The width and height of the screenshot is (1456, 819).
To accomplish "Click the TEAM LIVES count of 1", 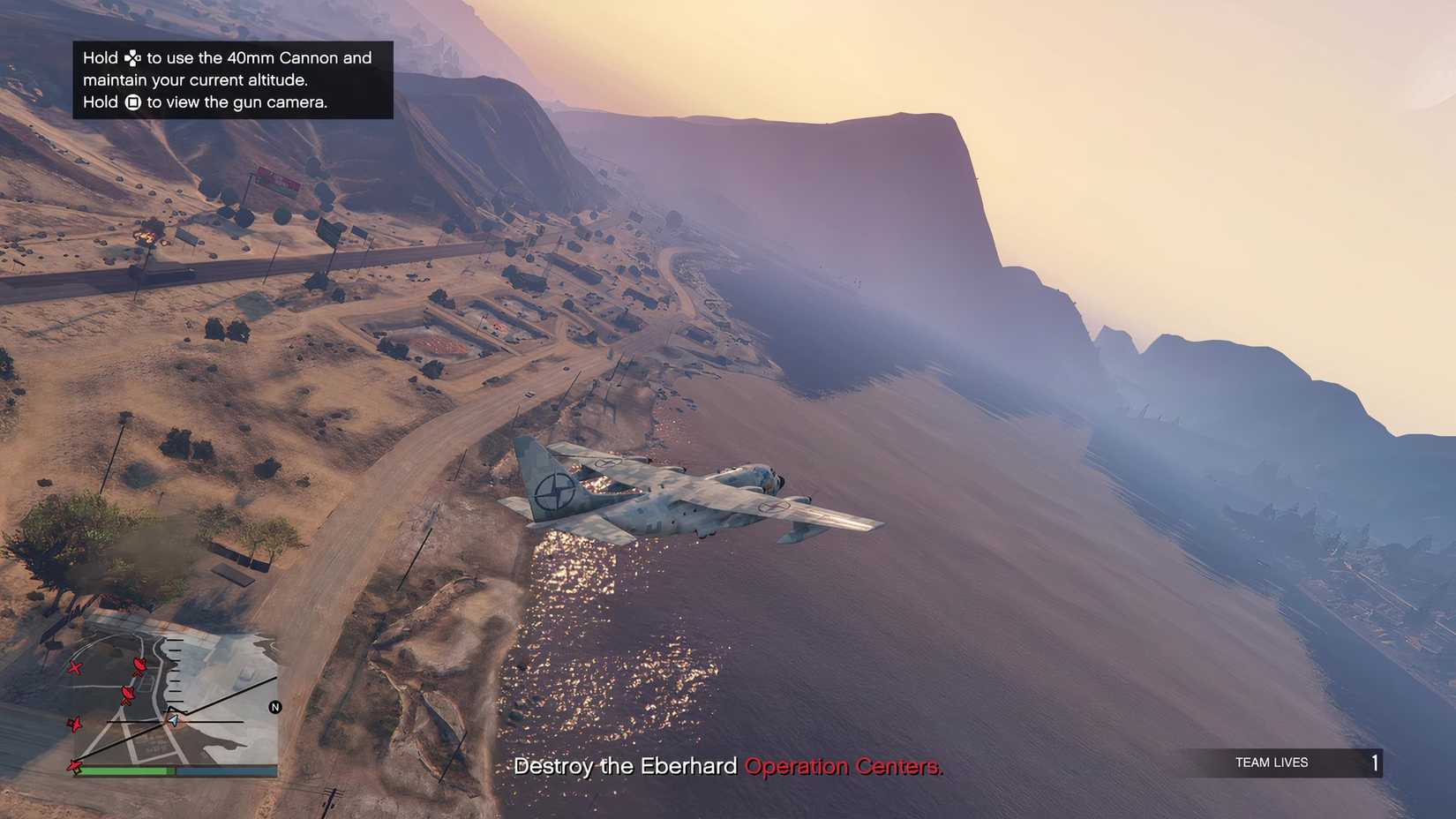I will point(1376,763).
